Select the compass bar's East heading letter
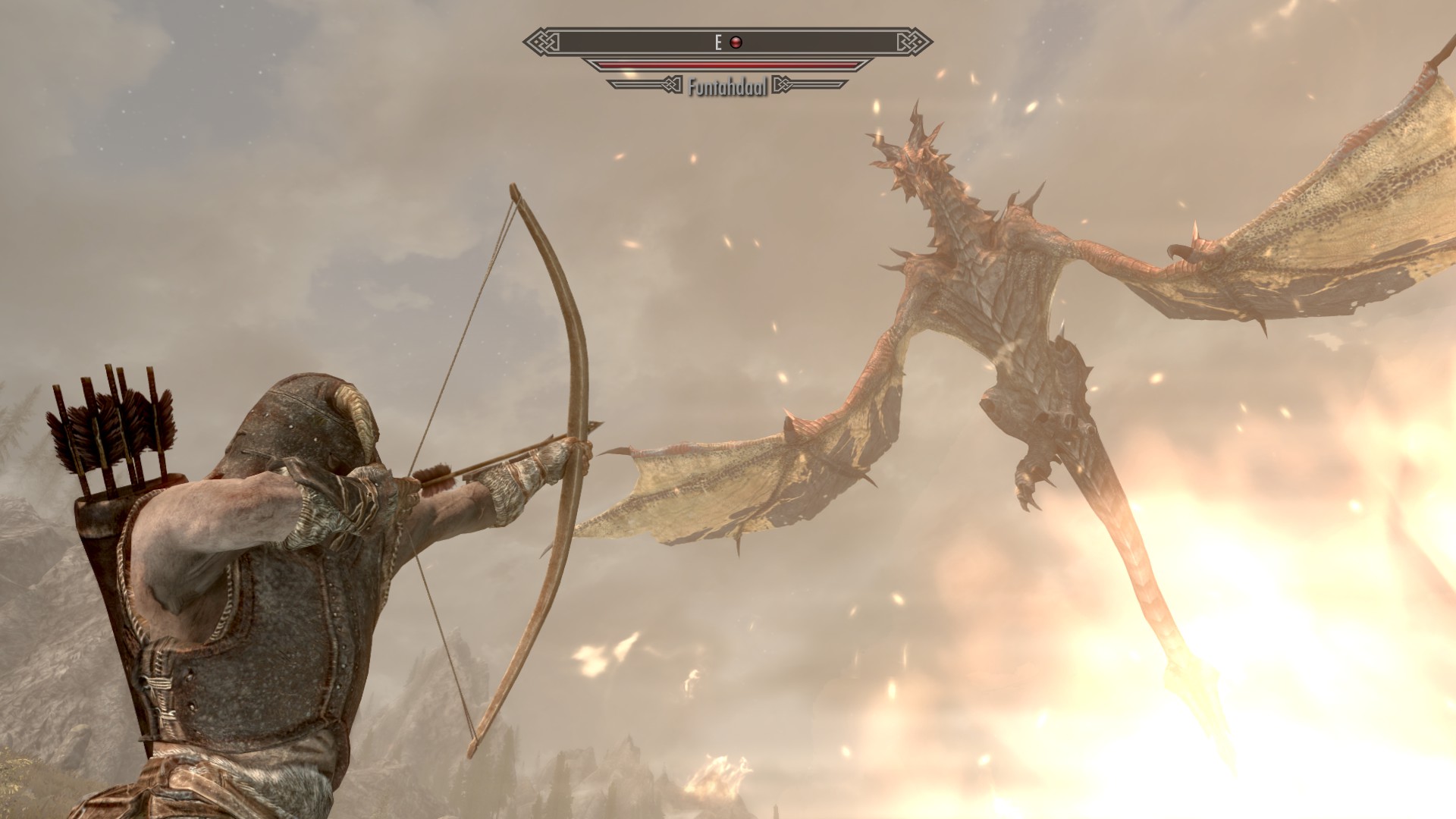 718,42
